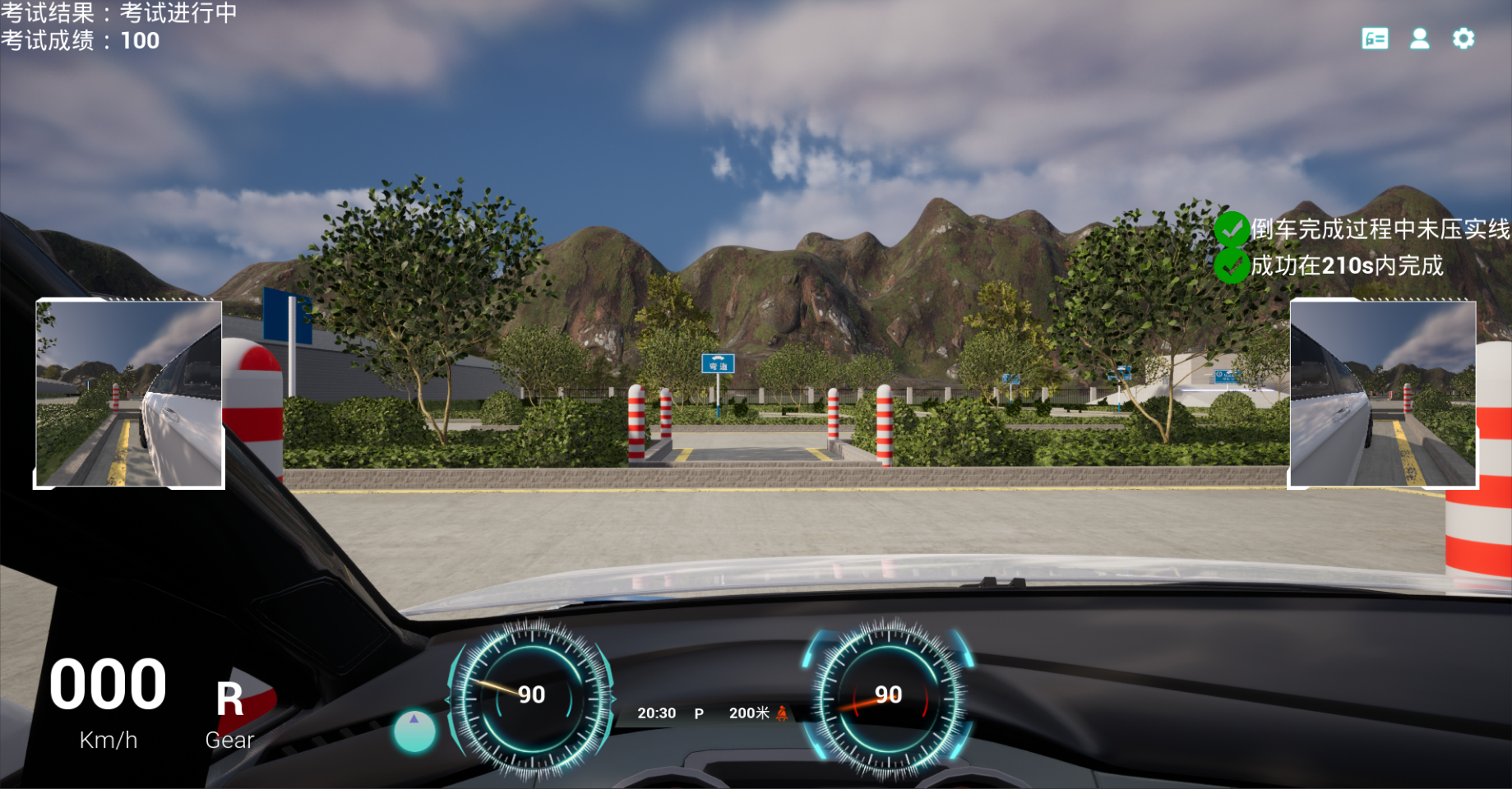Open the settings gear icon
This screenshot has width=1512, height=789.
(1463, 39)
